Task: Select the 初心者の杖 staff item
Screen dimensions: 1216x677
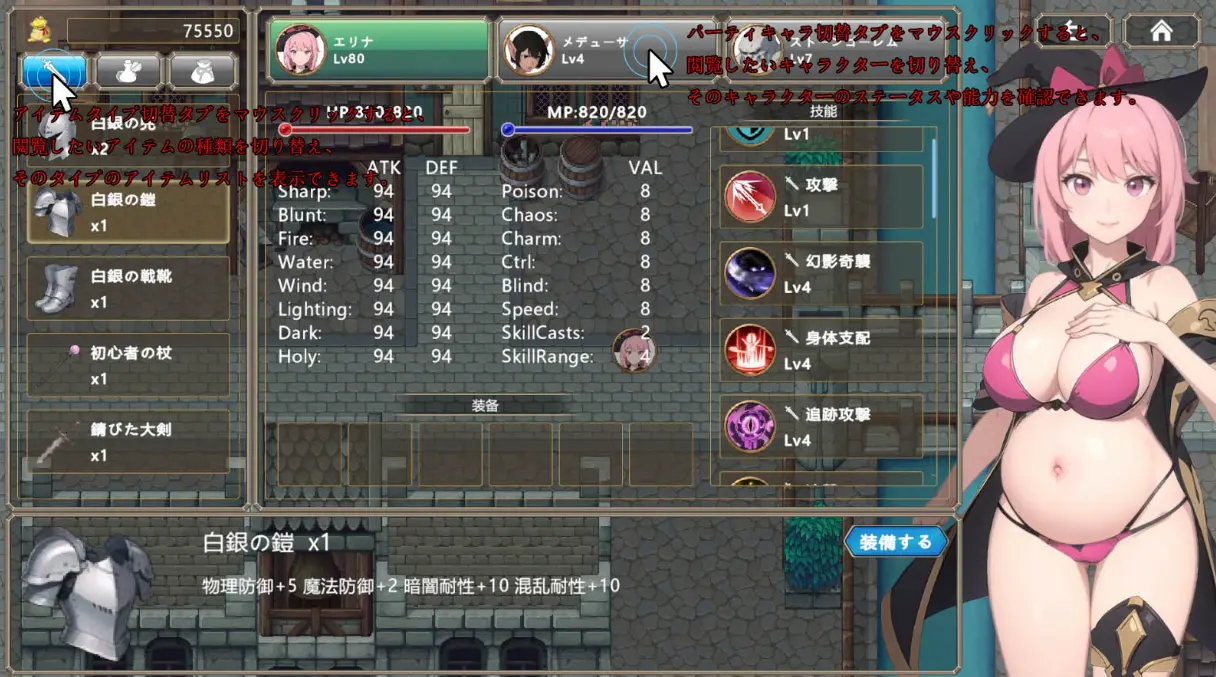Action: click(x=128, y=365)
